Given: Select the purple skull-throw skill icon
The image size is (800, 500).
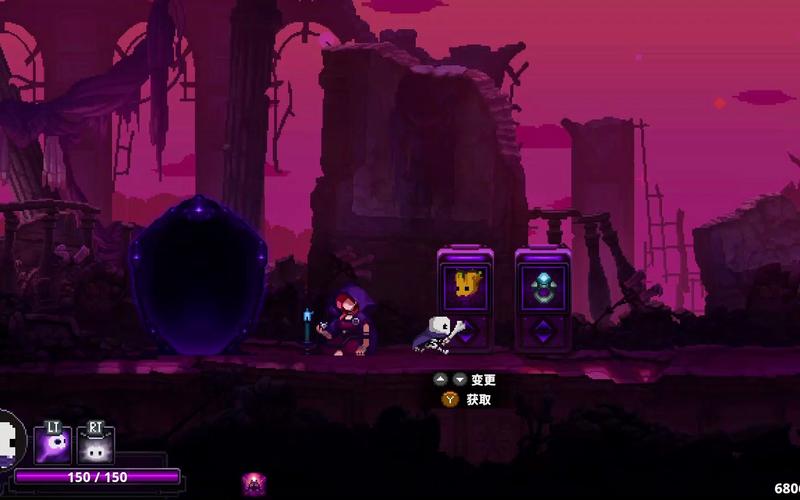Looking at the screenshot, I should pyautogui.click(x=52, y=445).
